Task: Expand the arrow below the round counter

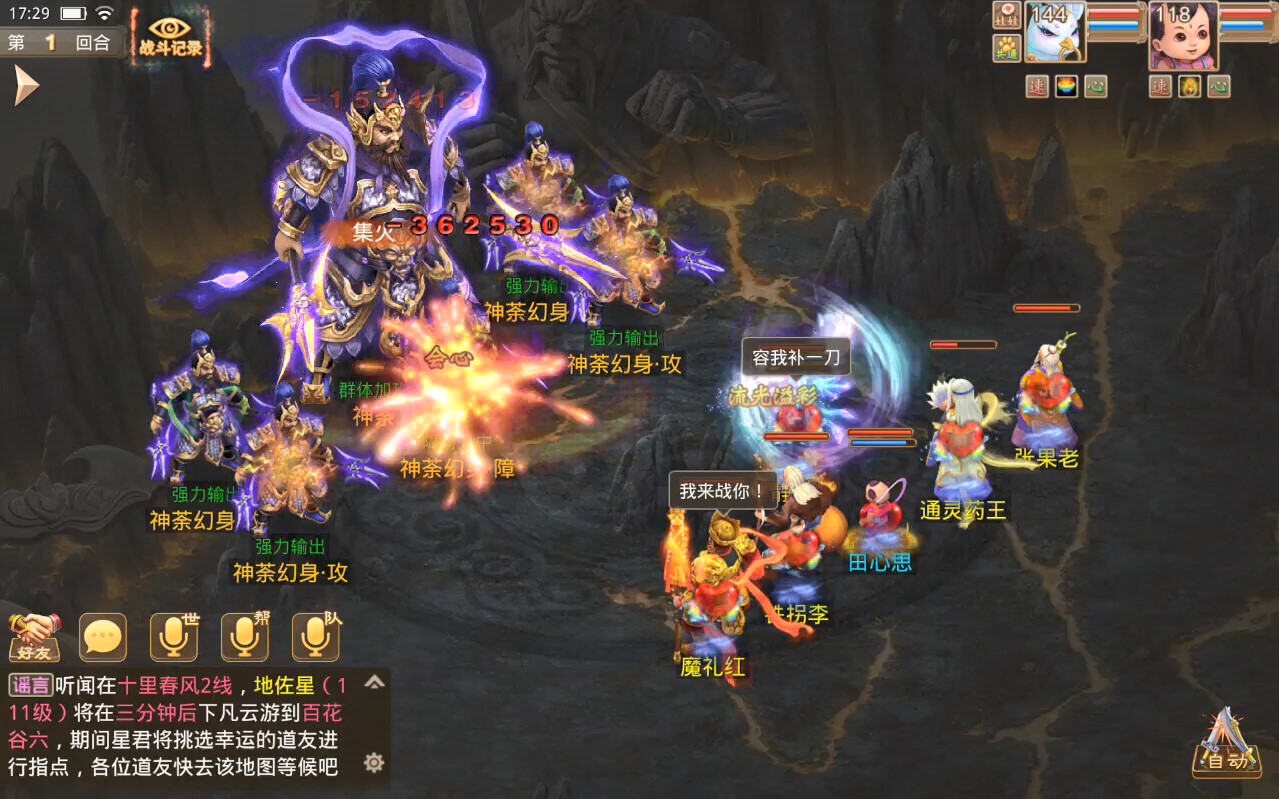Action: click(x=24, y=86)
